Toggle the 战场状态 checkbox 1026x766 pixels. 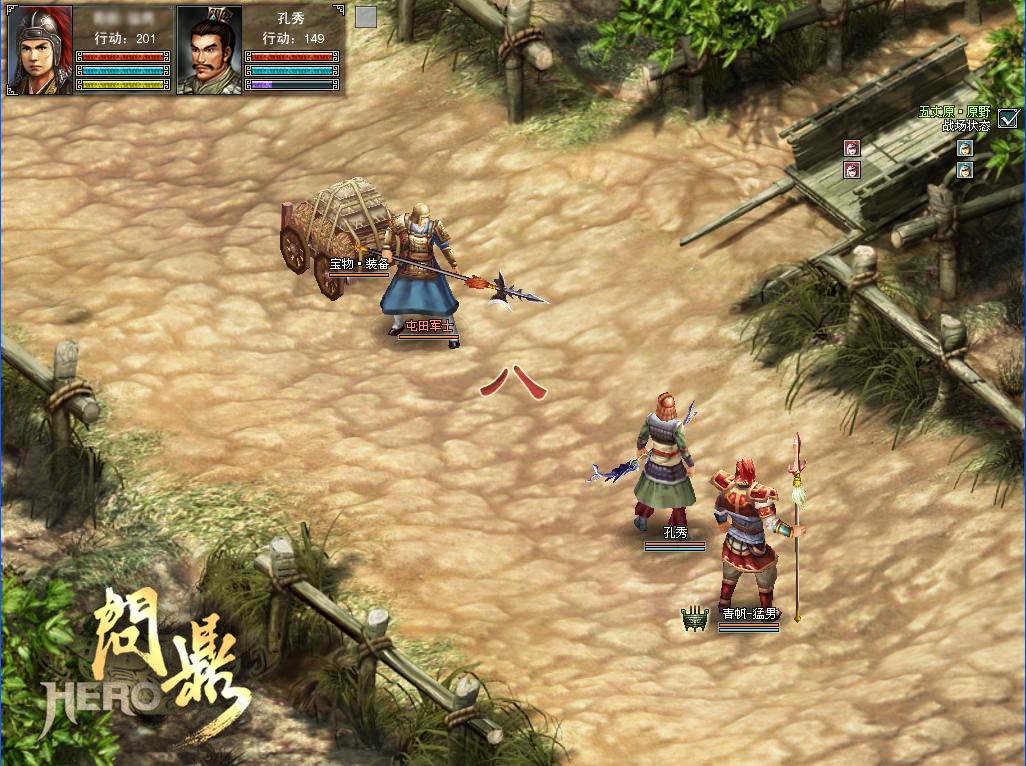point(1007,118)
